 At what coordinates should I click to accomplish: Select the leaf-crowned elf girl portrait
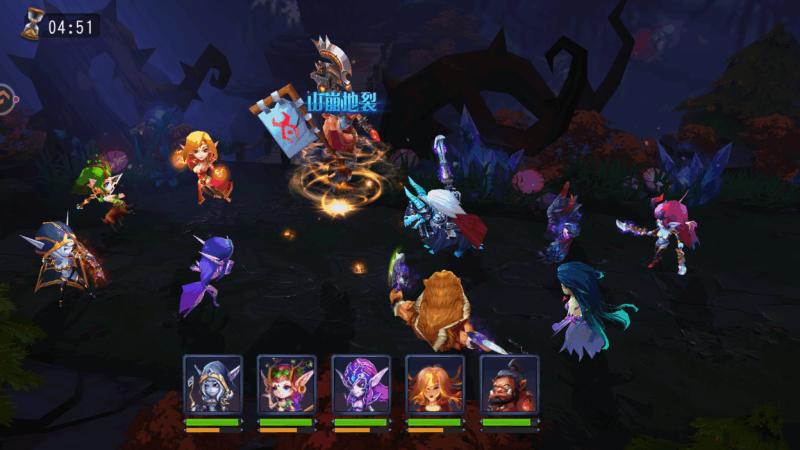286,384
